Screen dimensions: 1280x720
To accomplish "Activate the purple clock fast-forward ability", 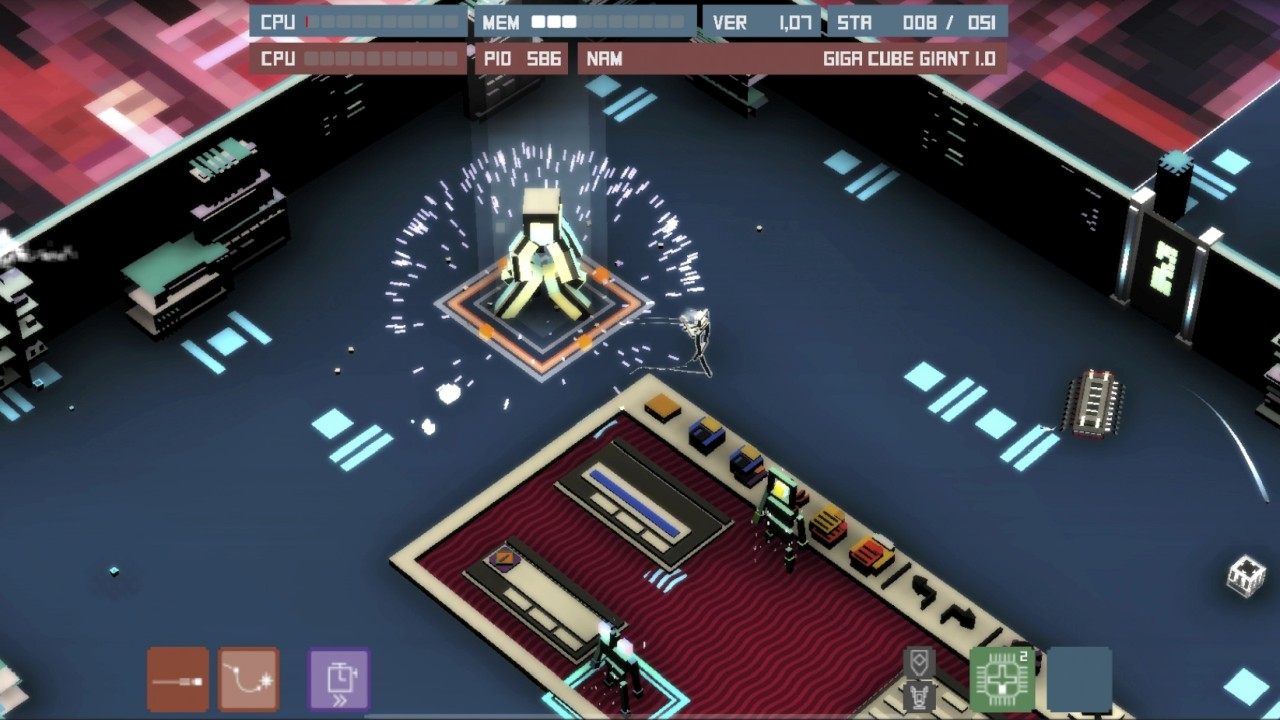I will (x=337, y=678).
